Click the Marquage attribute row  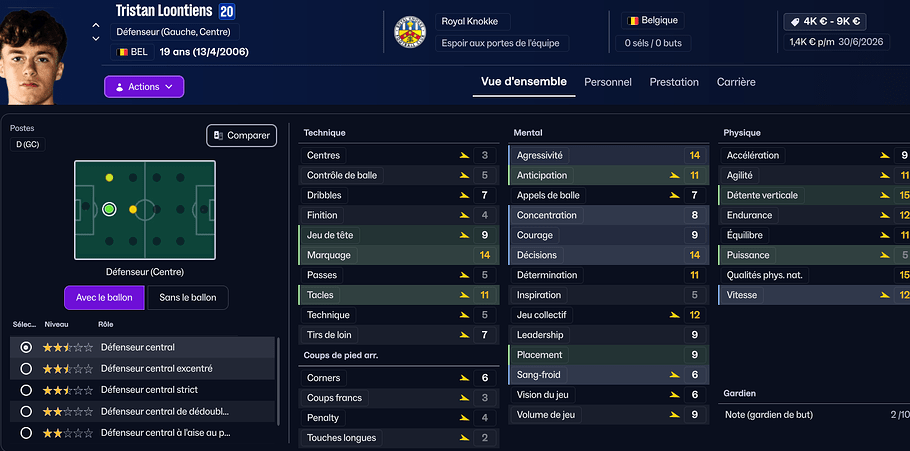click(397, 255)
